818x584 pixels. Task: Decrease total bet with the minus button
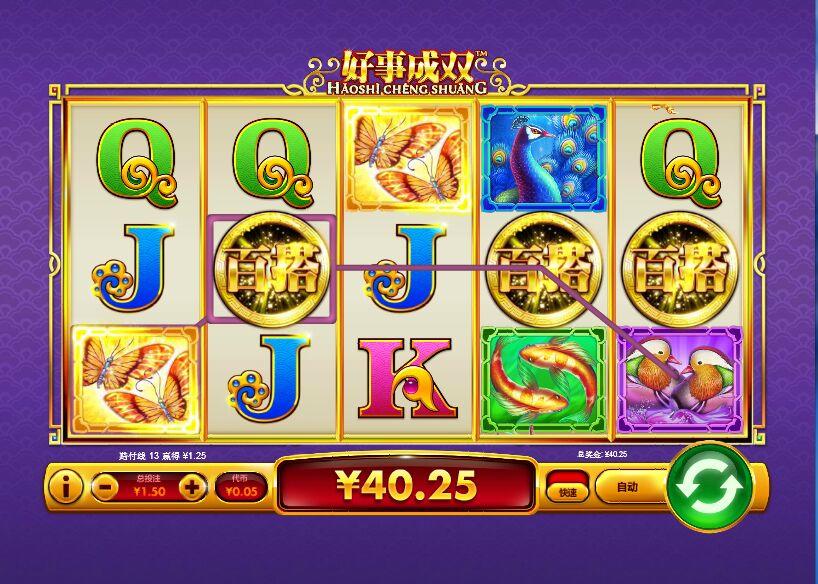(x=104, y=488)
